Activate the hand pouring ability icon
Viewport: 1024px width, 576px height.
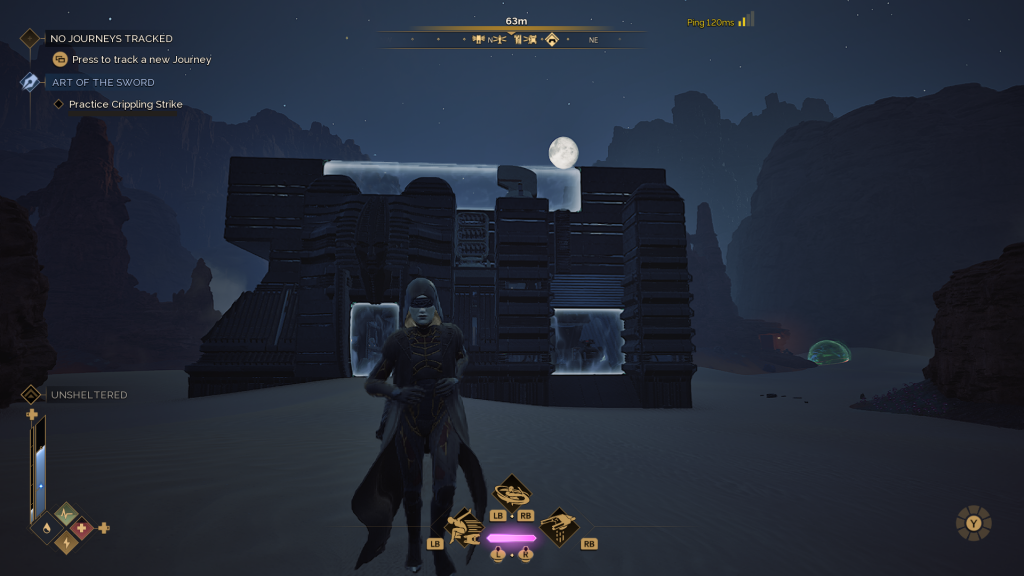click(x=560, y=527)
